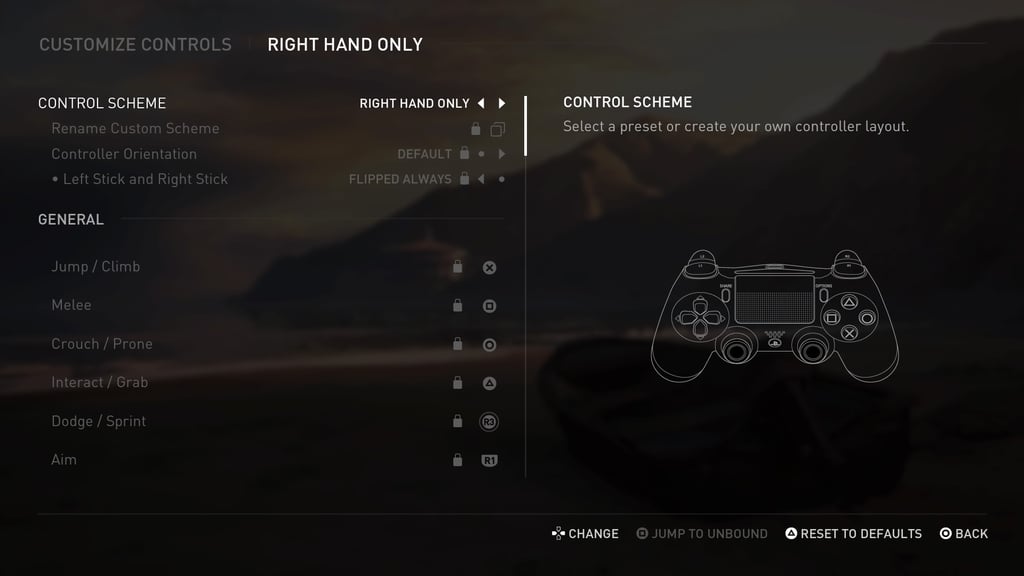Open the Control Scheme row
Screen dimensions: 1024x576
click(x=102, y=103)
